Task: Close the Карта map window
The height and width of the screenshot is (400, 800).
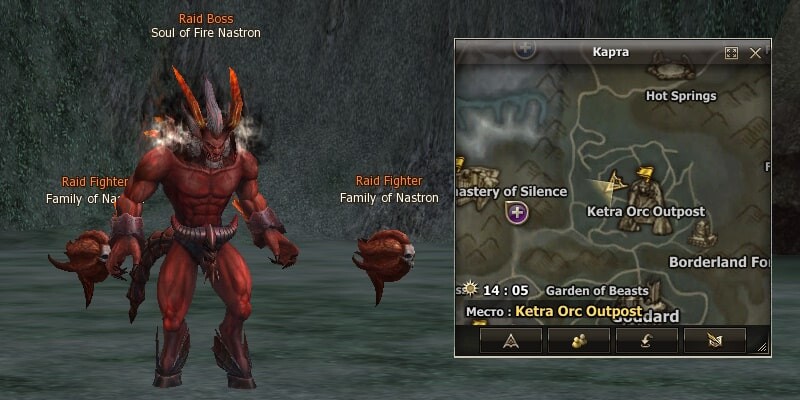Action: pyautogui.click(x=756, y=52)
